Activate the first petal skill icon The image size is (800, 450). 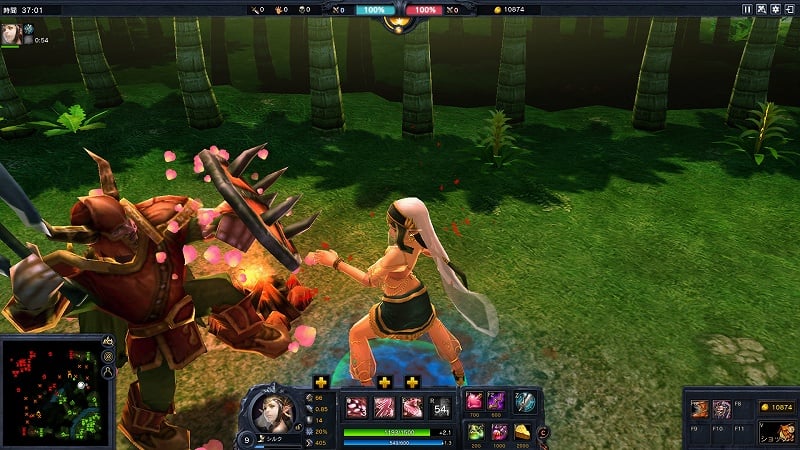pyautogui.click(x=356, y=407)
